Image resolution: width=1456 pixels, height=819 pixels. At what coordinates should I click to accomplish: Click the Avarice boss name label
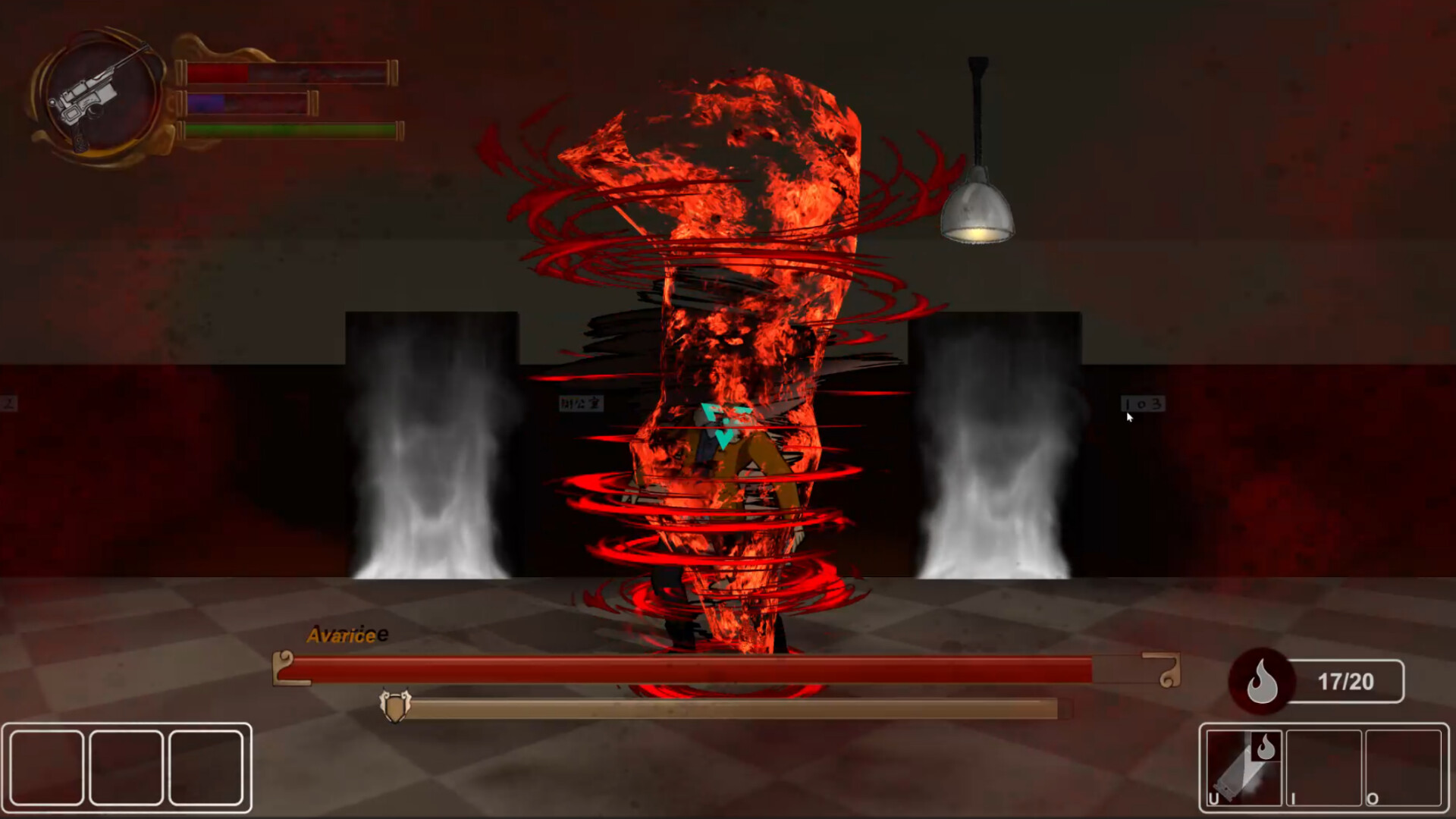[343, 635]
